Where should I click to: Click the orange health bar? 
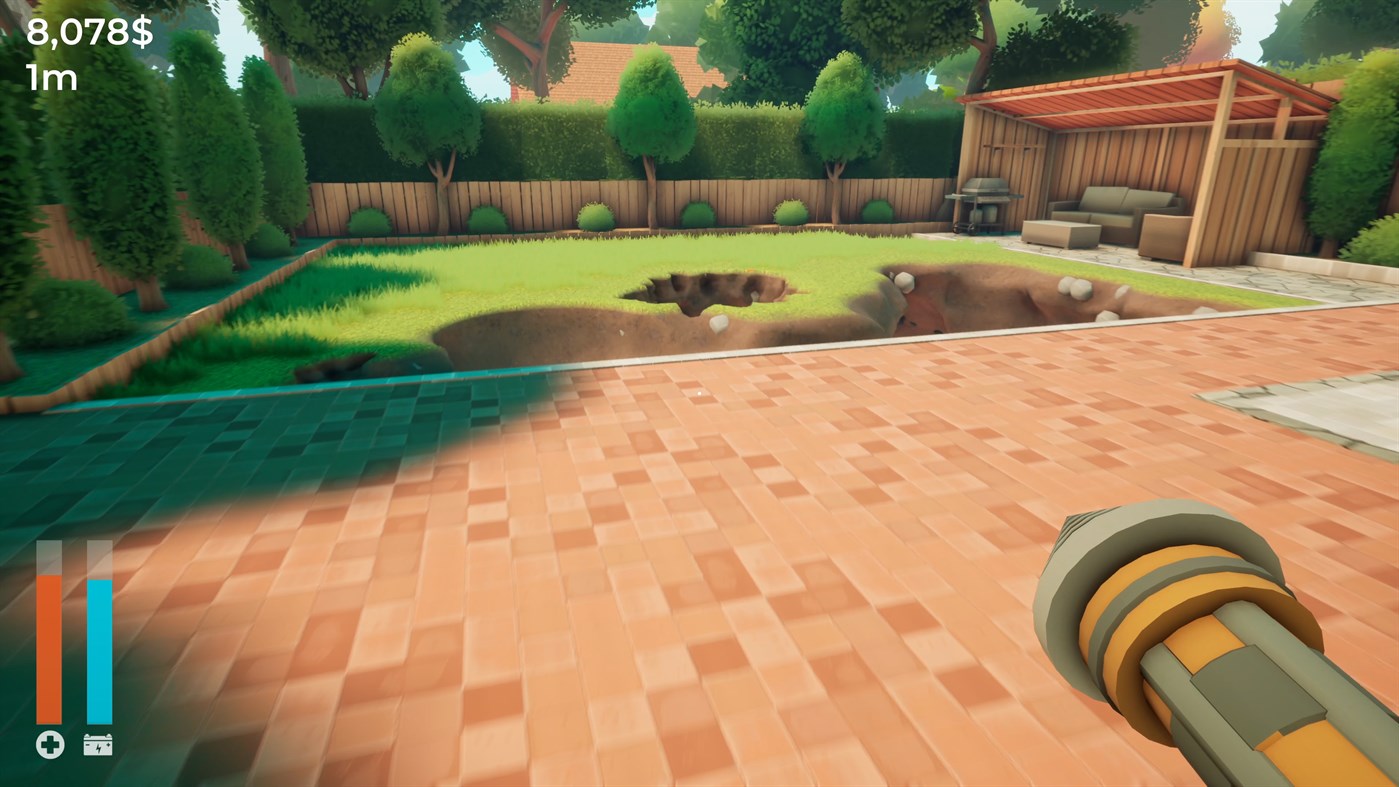47,650
